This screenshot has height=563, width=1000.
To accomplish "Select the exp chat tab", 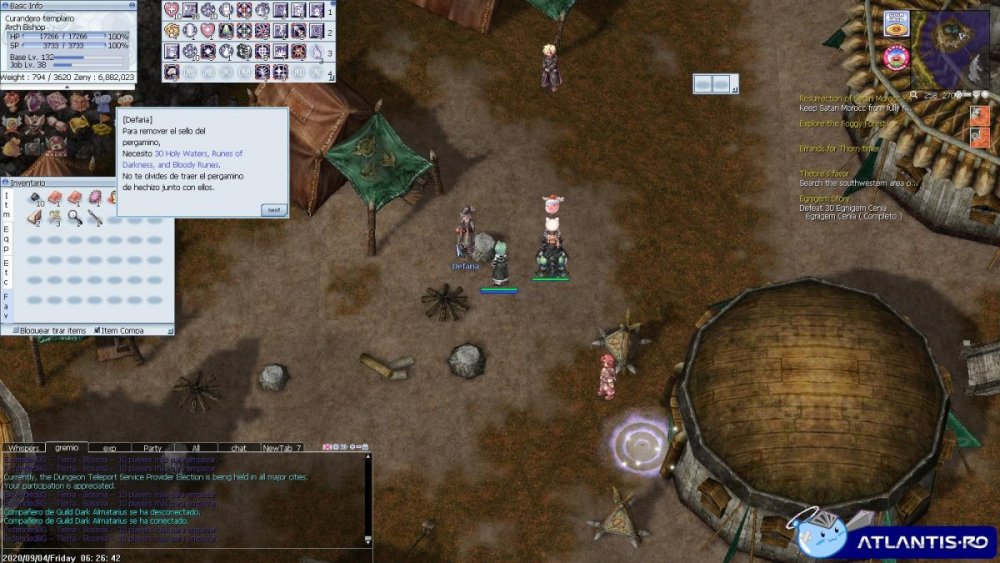I will point(109,447).
